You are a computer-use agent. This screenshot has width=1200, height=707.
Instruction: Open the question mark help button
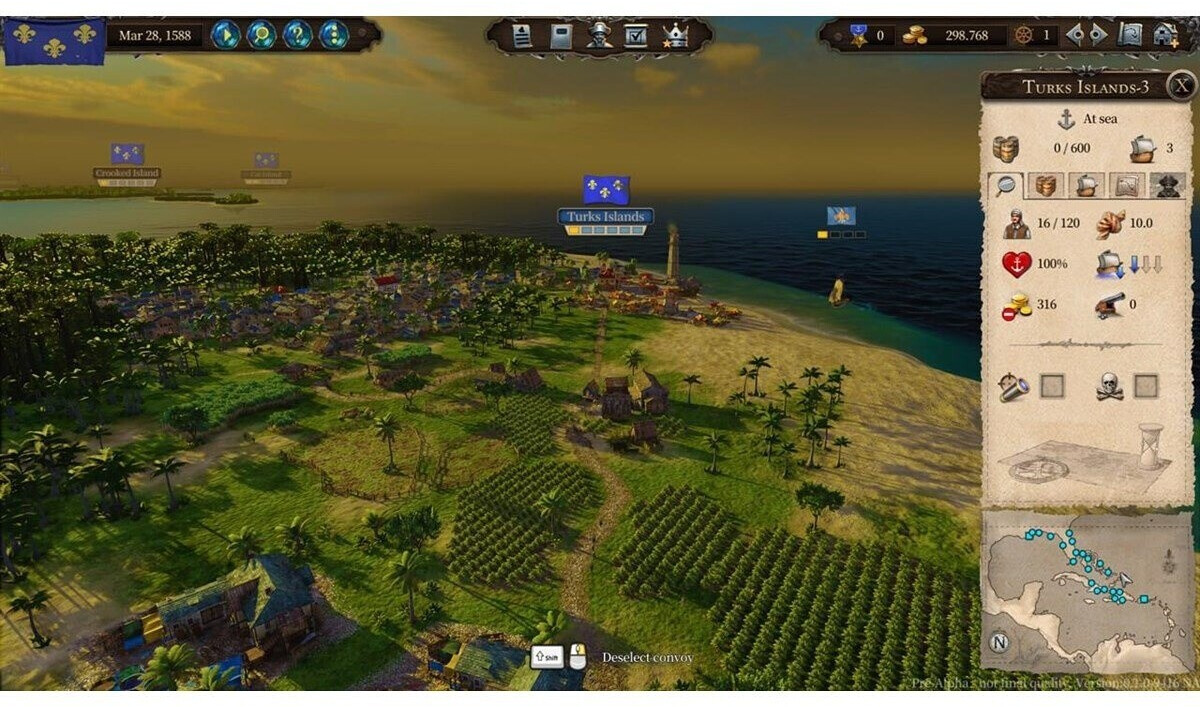(298, 35)
